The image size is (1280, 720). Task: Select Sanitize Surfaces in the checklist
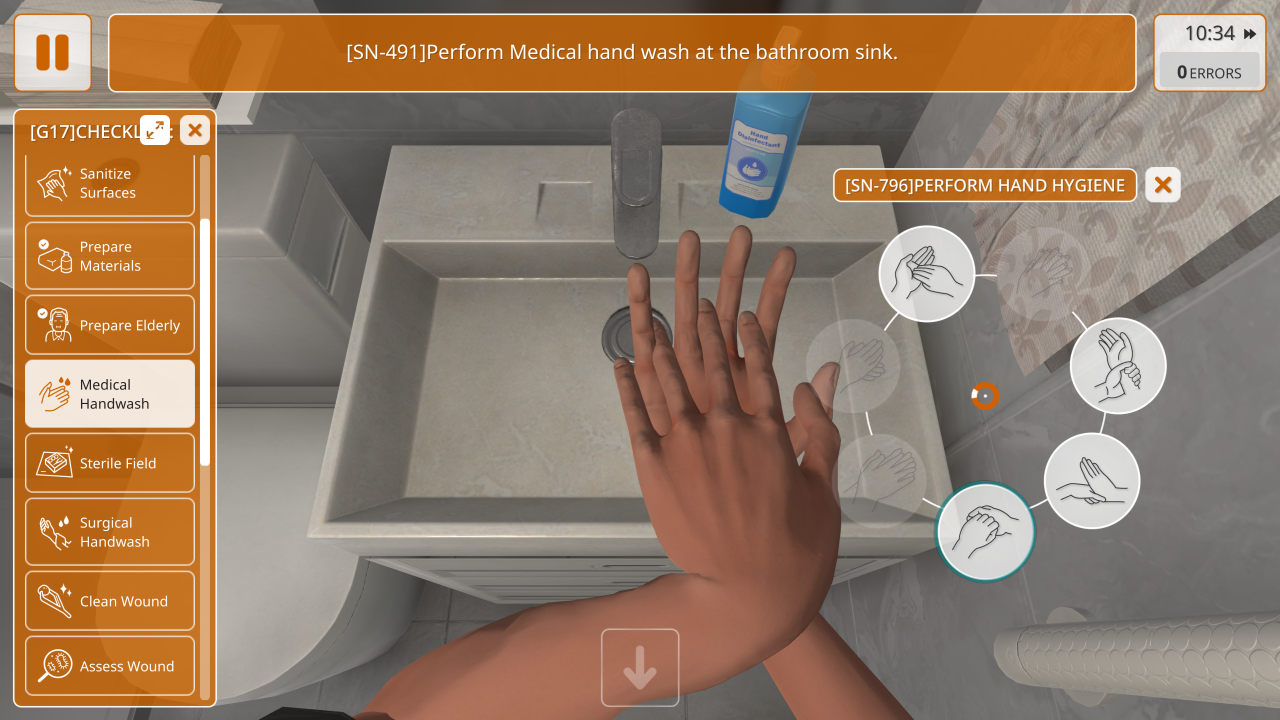pos(110,184)
